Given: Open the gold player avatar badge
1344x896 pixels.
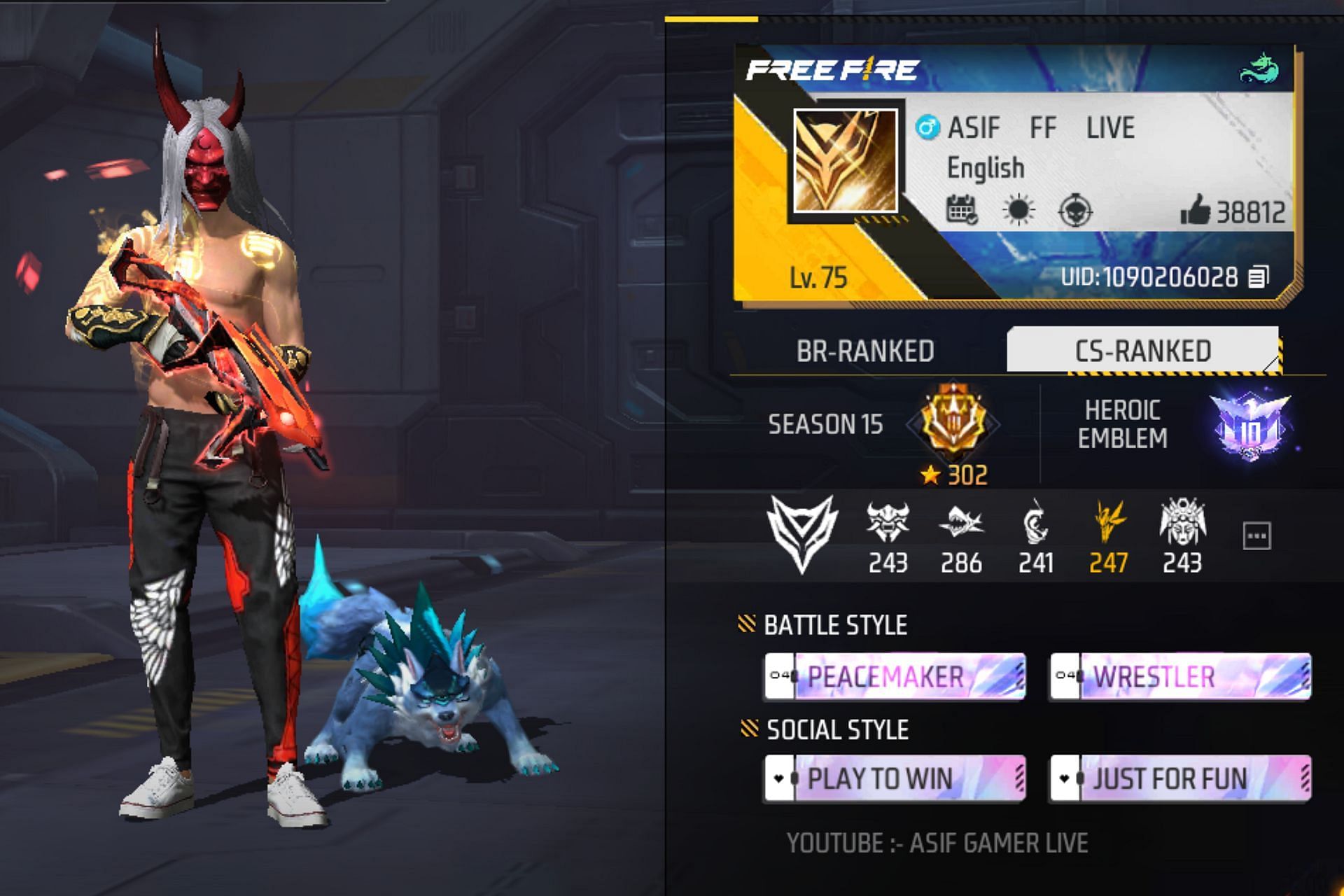Looking at the screenshot, I should (x=846, y=161).
